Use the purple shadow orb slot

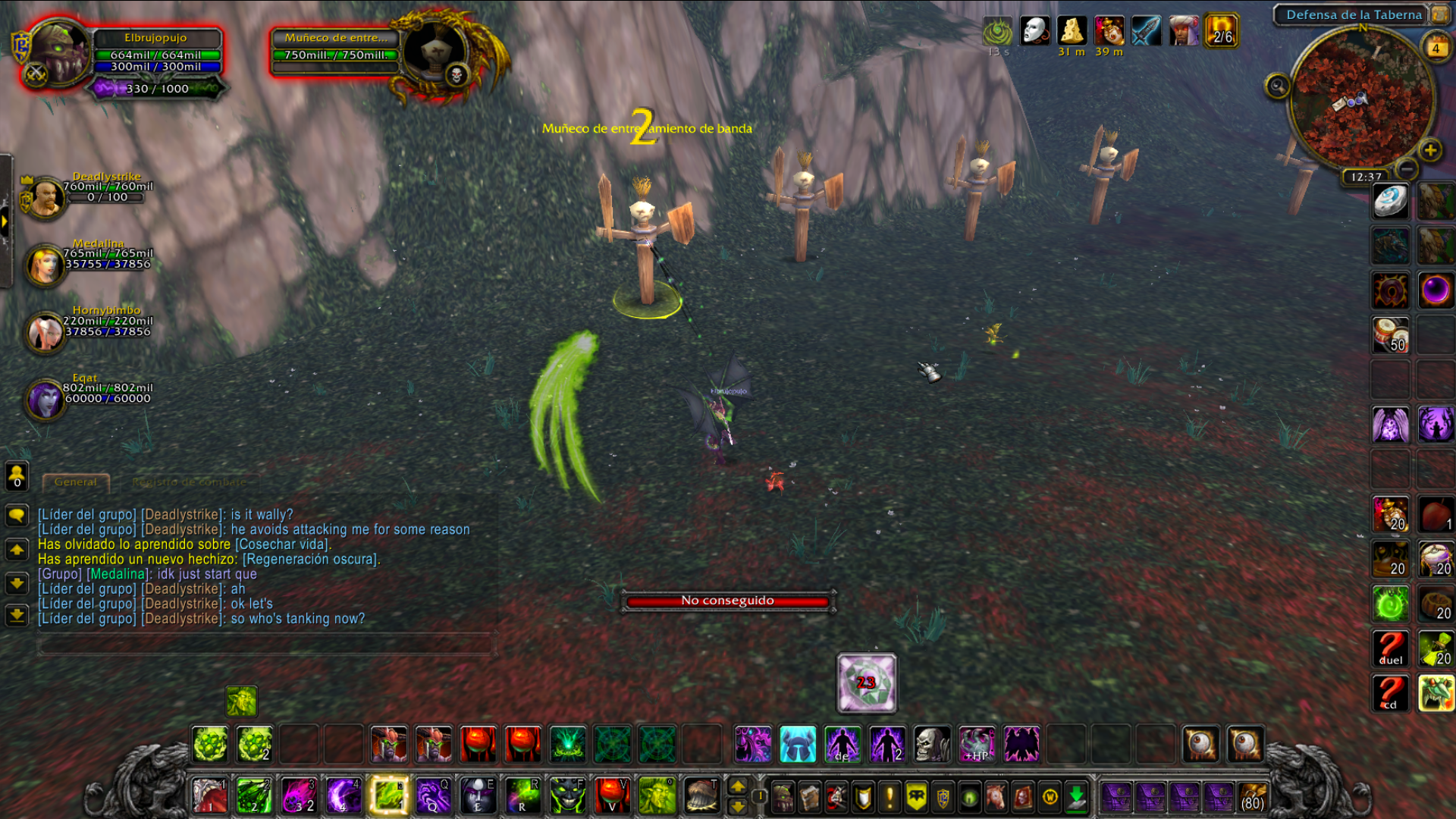(x=1436, y=290)
